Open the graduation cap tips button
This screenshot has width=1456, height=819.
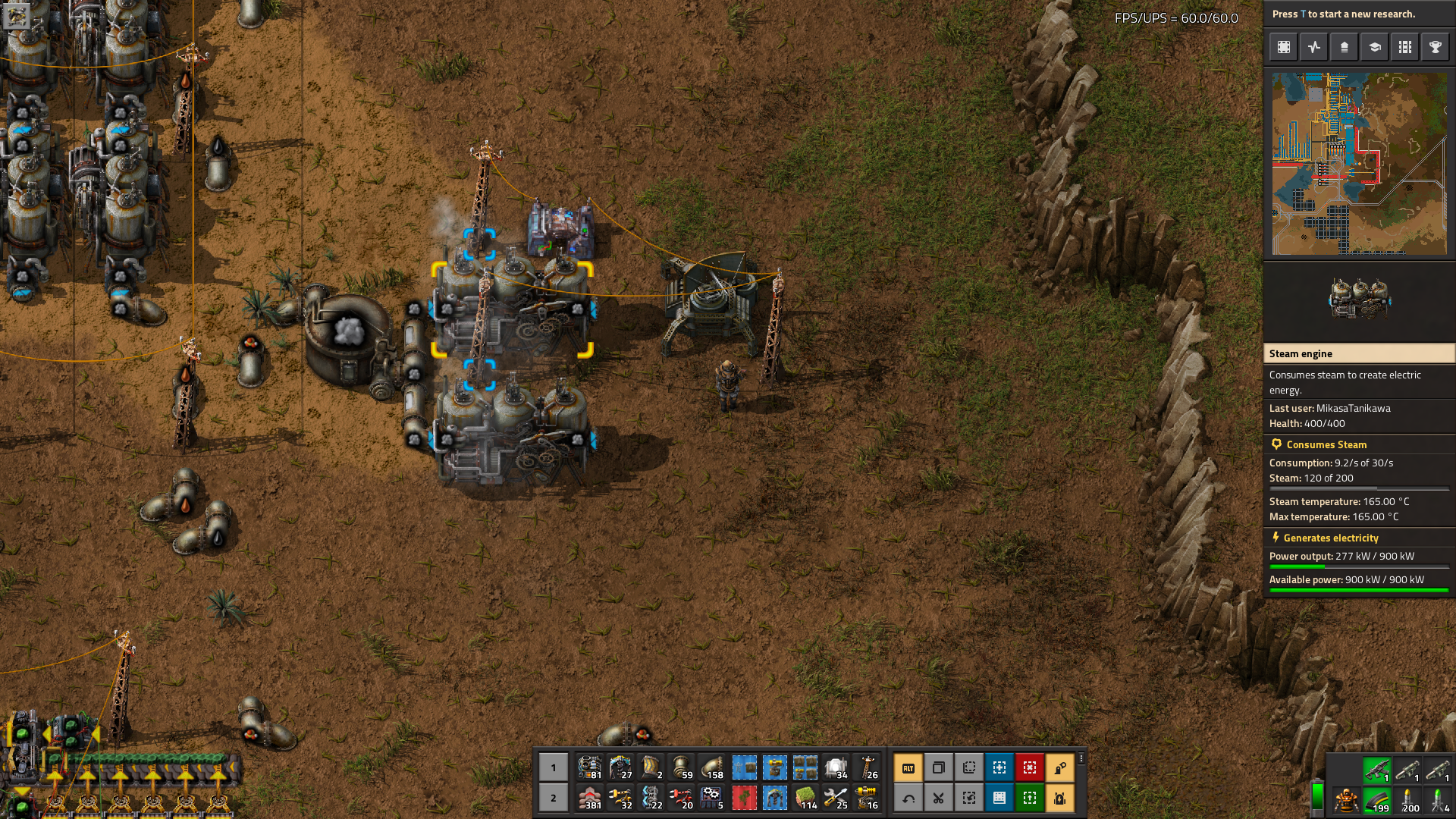1375,47
